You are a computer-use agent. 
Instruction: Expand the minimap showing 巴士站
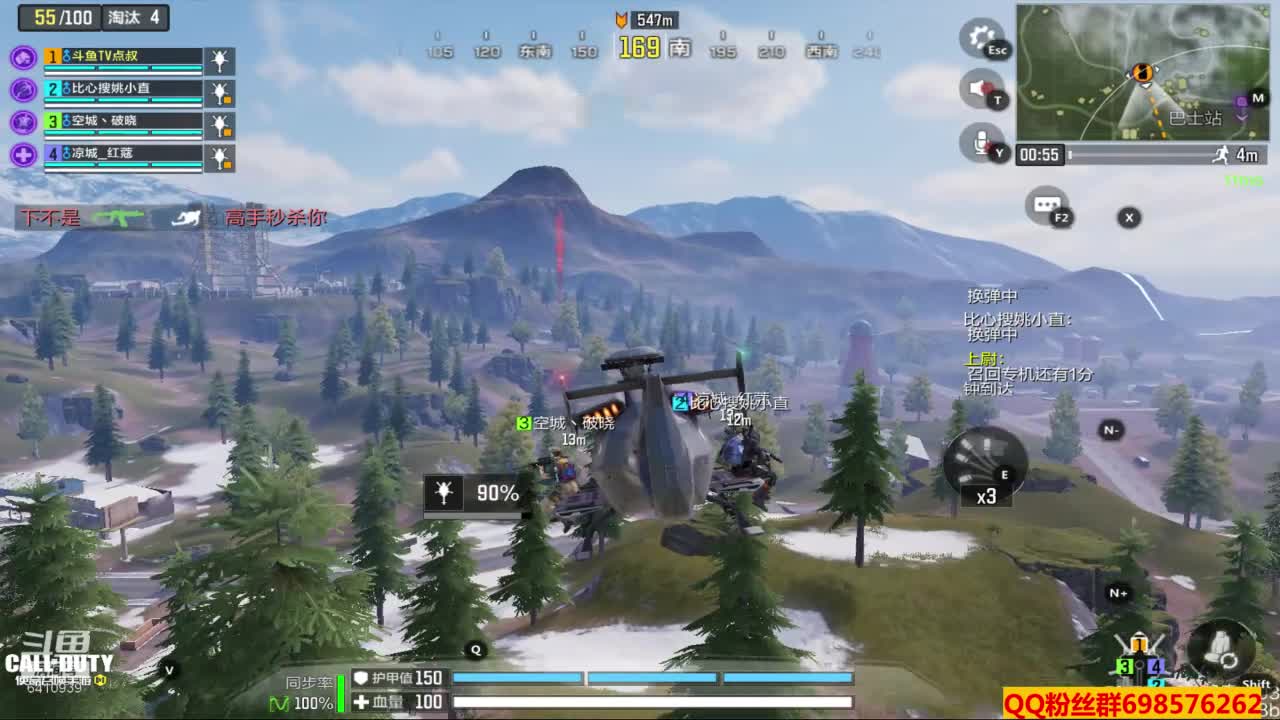click(x=1142, y=72)
